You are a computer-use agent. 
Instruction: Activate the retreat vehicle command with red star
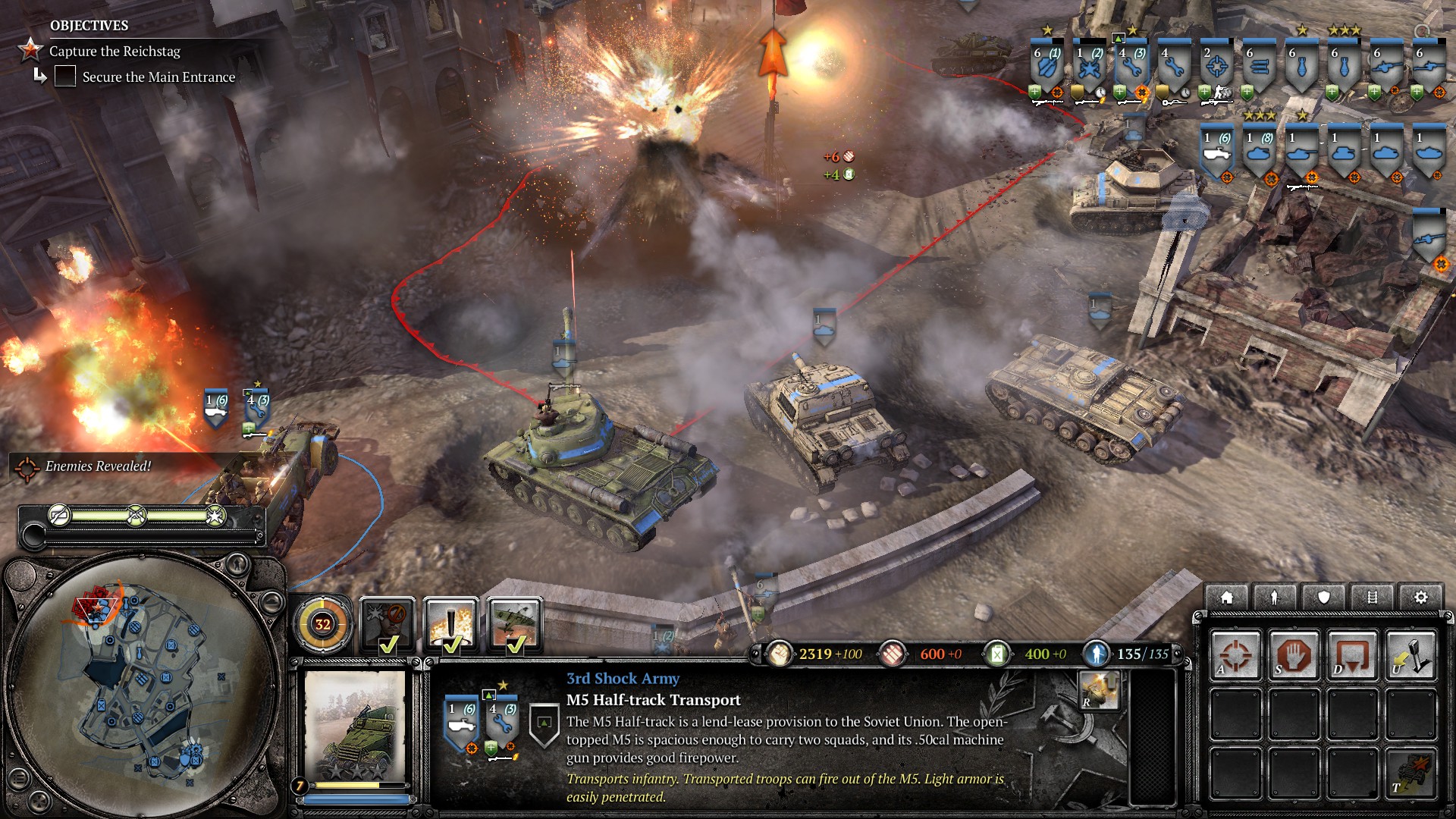point(1410,772)
